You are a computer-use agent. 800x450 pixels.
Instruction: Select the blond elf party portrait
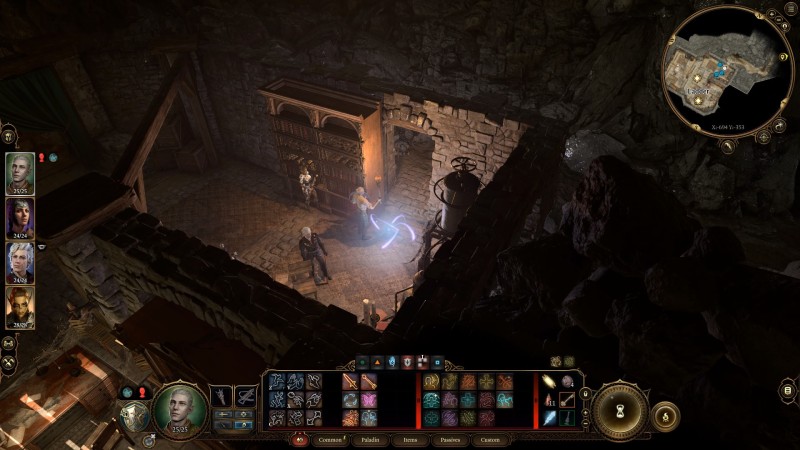20,170
